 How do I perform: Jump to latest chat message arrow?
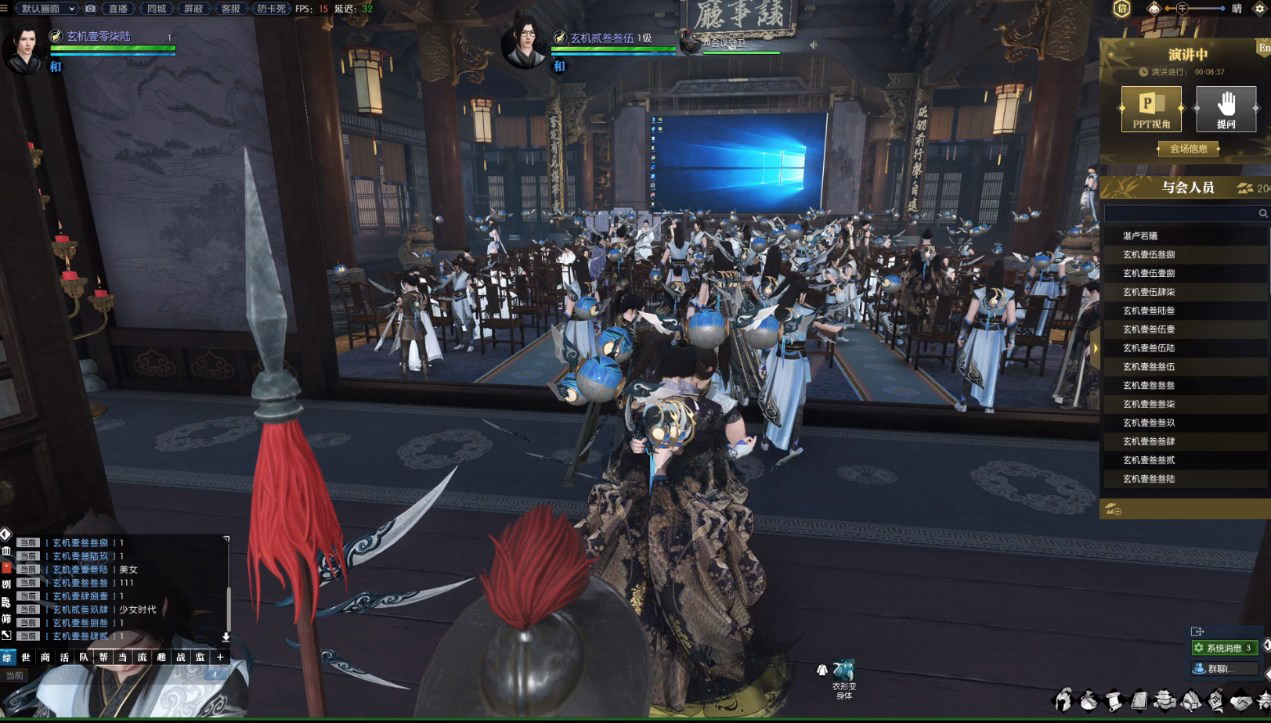click(226, 637)
